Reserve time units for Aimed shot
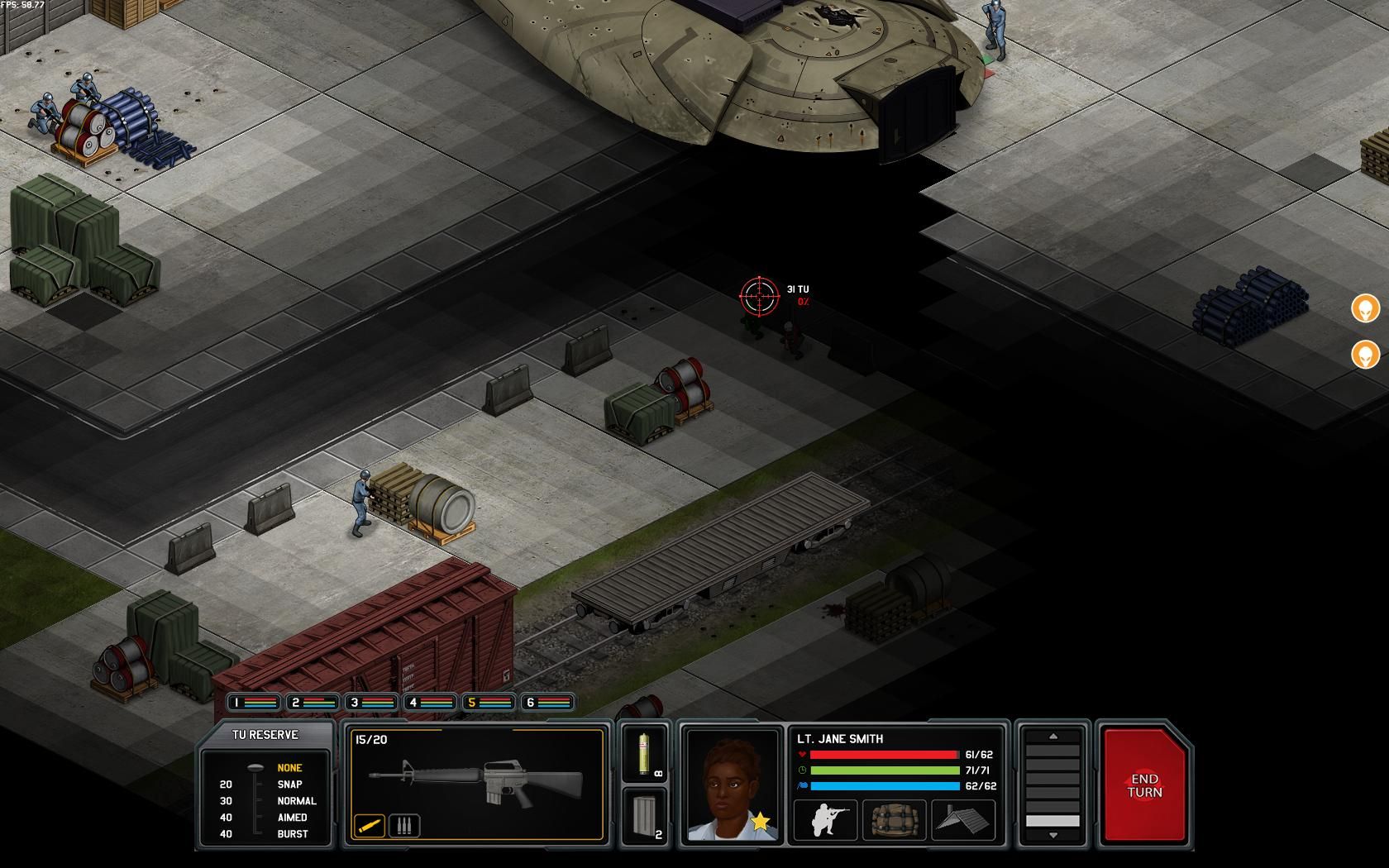 coord(292,818)
